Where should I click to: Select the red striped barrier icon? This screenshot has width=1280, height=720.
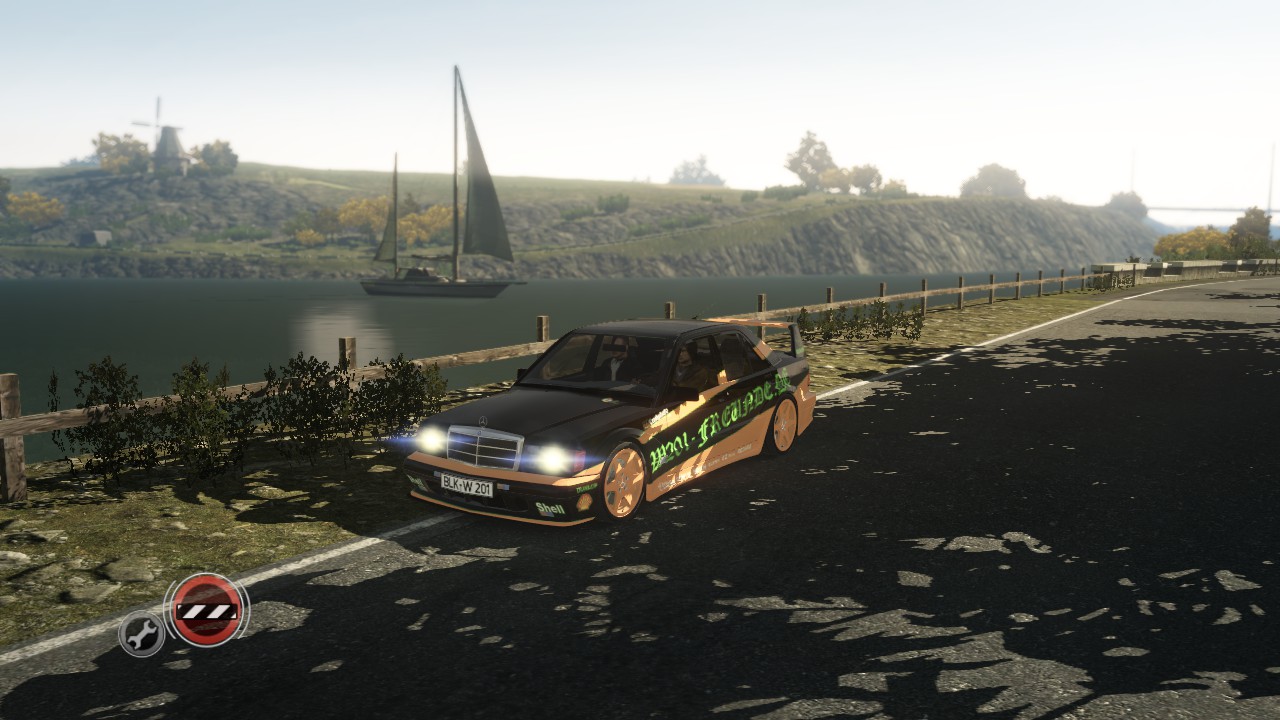[206, 609]
